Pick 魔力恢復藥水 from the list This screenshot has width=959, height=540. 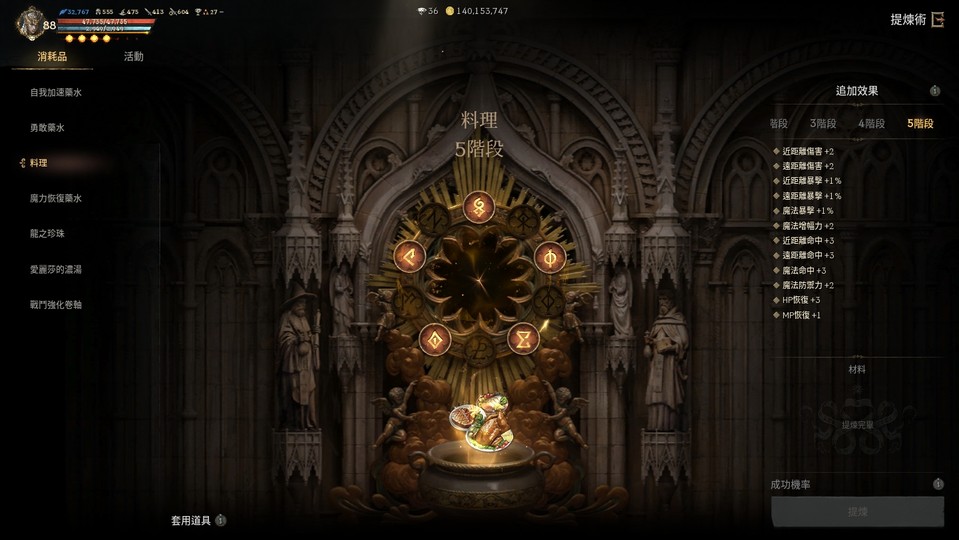(56, 198)
